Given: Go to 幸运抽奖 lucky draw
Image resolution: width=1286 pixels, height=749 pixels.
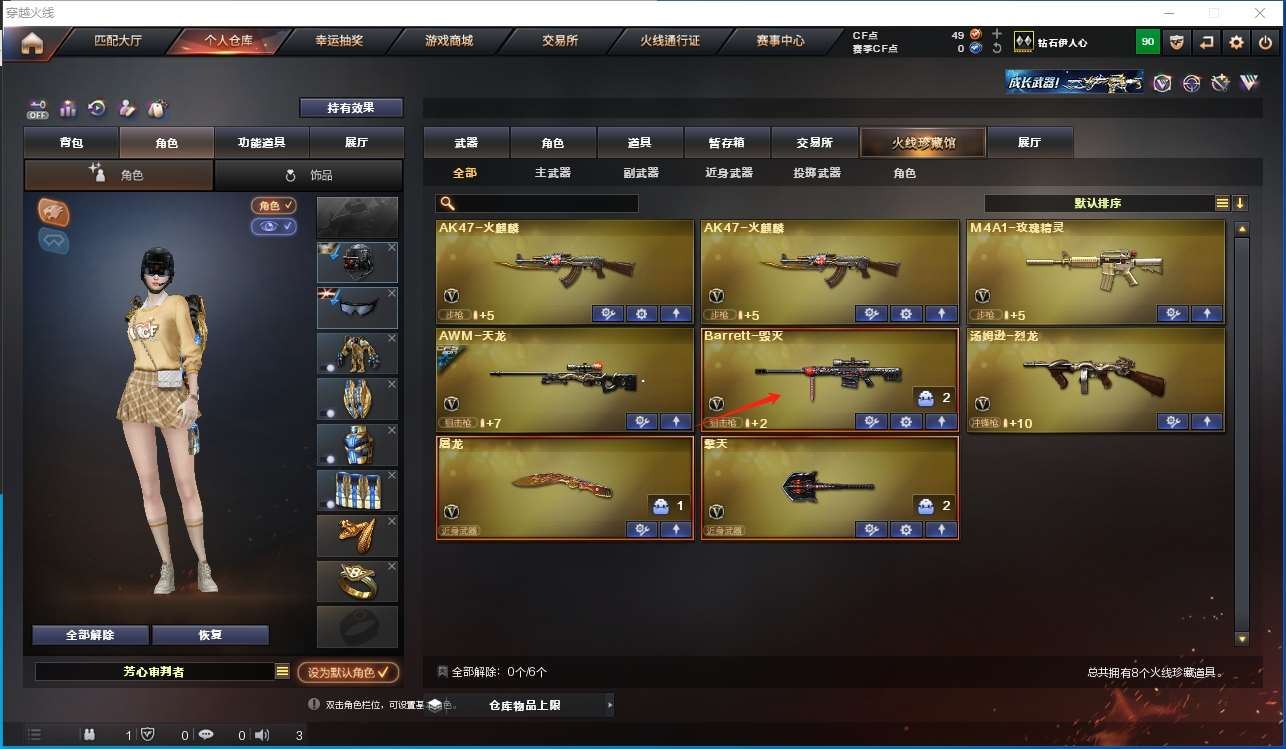Looking at the screenshot, I should tap(339, 42).
